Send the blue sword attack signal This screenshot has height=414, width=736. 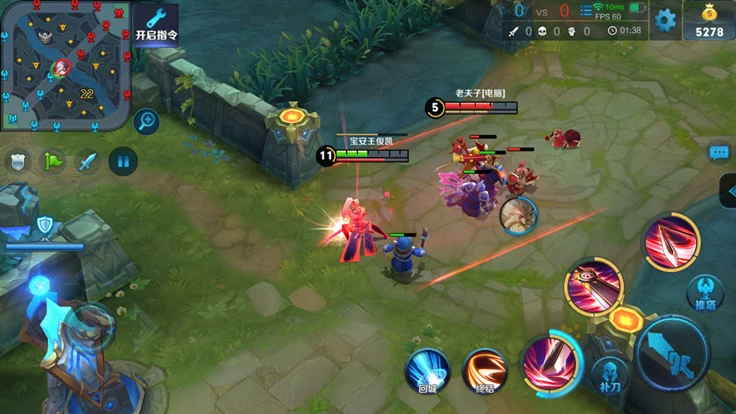[88, 161]
